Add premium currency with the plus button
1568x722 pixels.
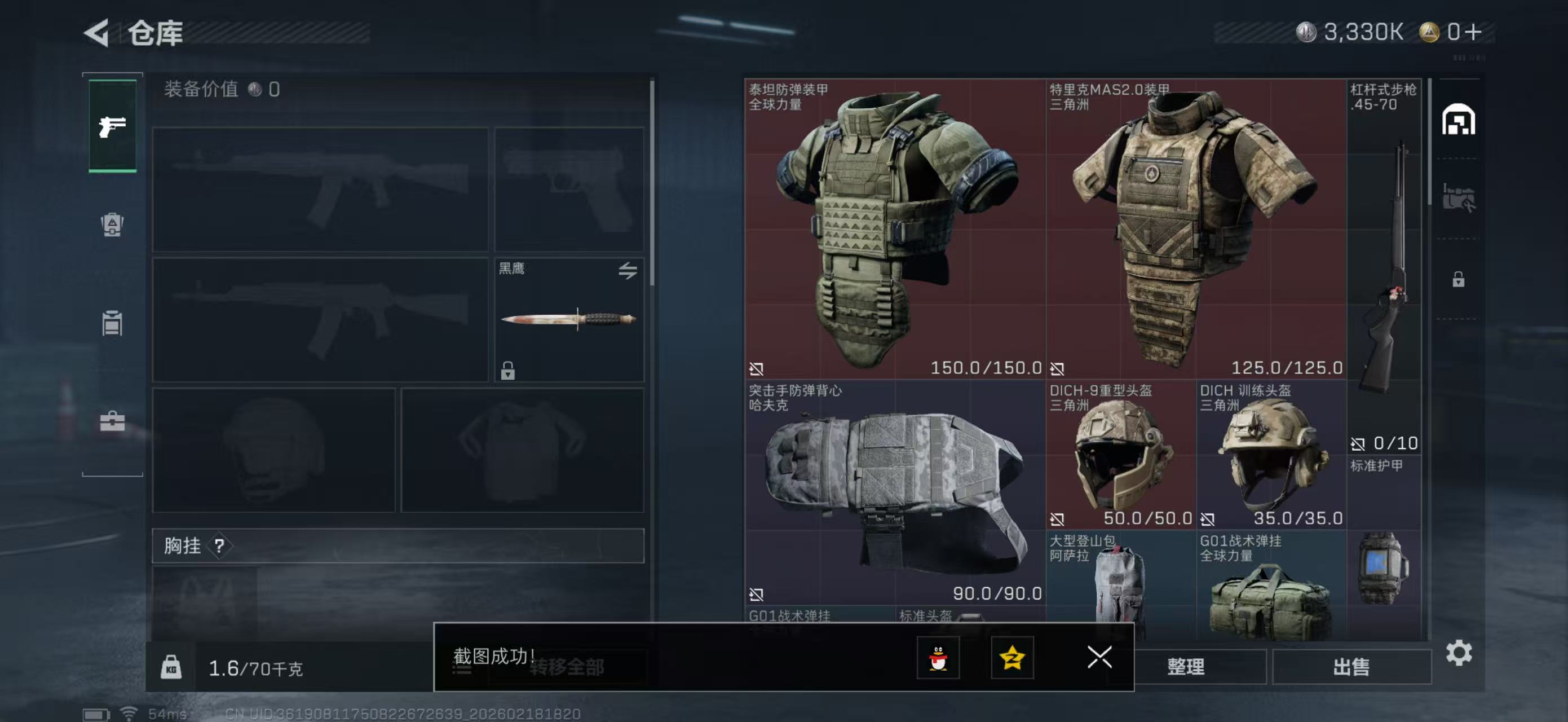1473,32
